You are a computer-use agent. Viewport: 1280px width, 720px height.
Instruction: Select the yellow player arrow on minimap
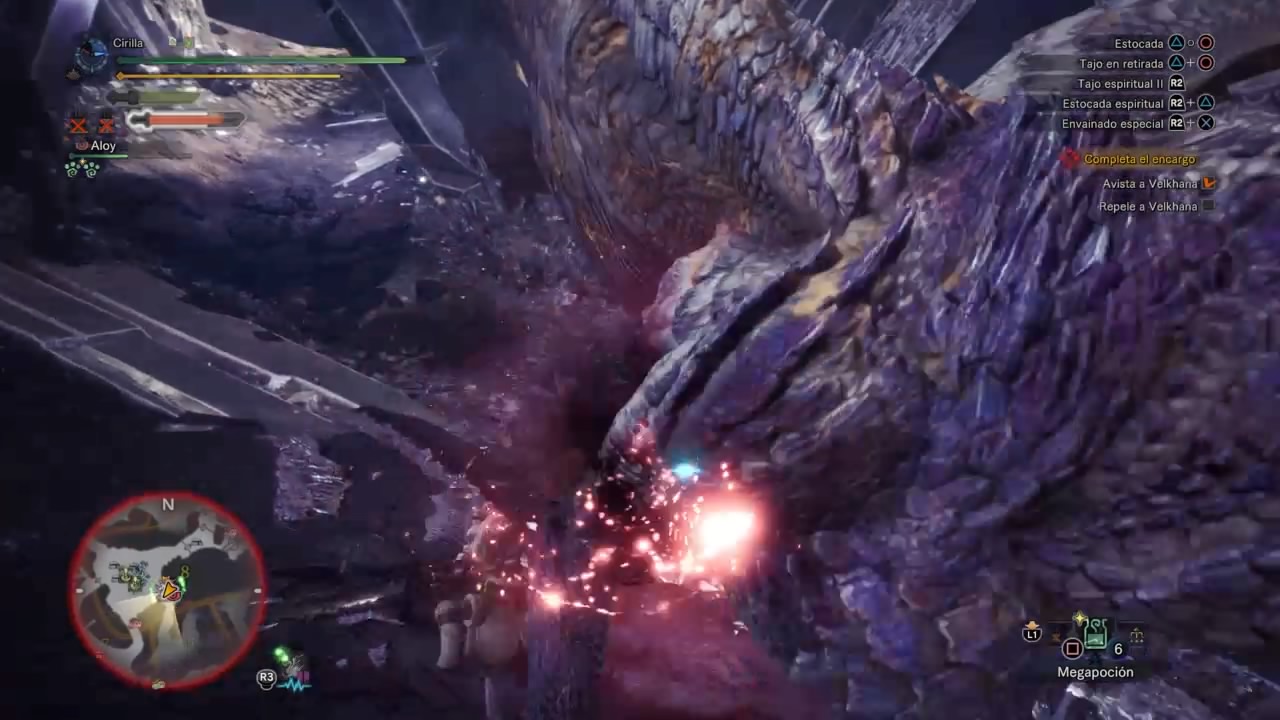170,590
